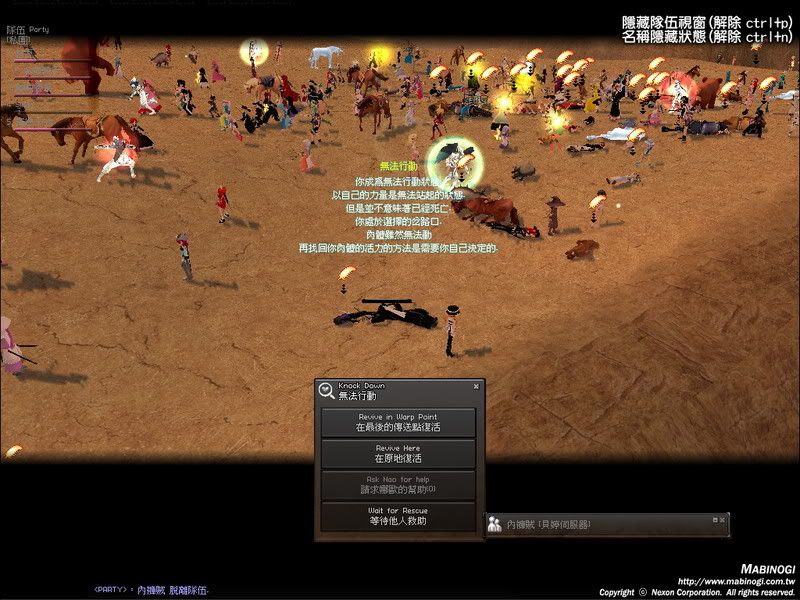Choose Revive in Warp Point
The width and height of the screenshot is (800, 600).
(398, 422)
